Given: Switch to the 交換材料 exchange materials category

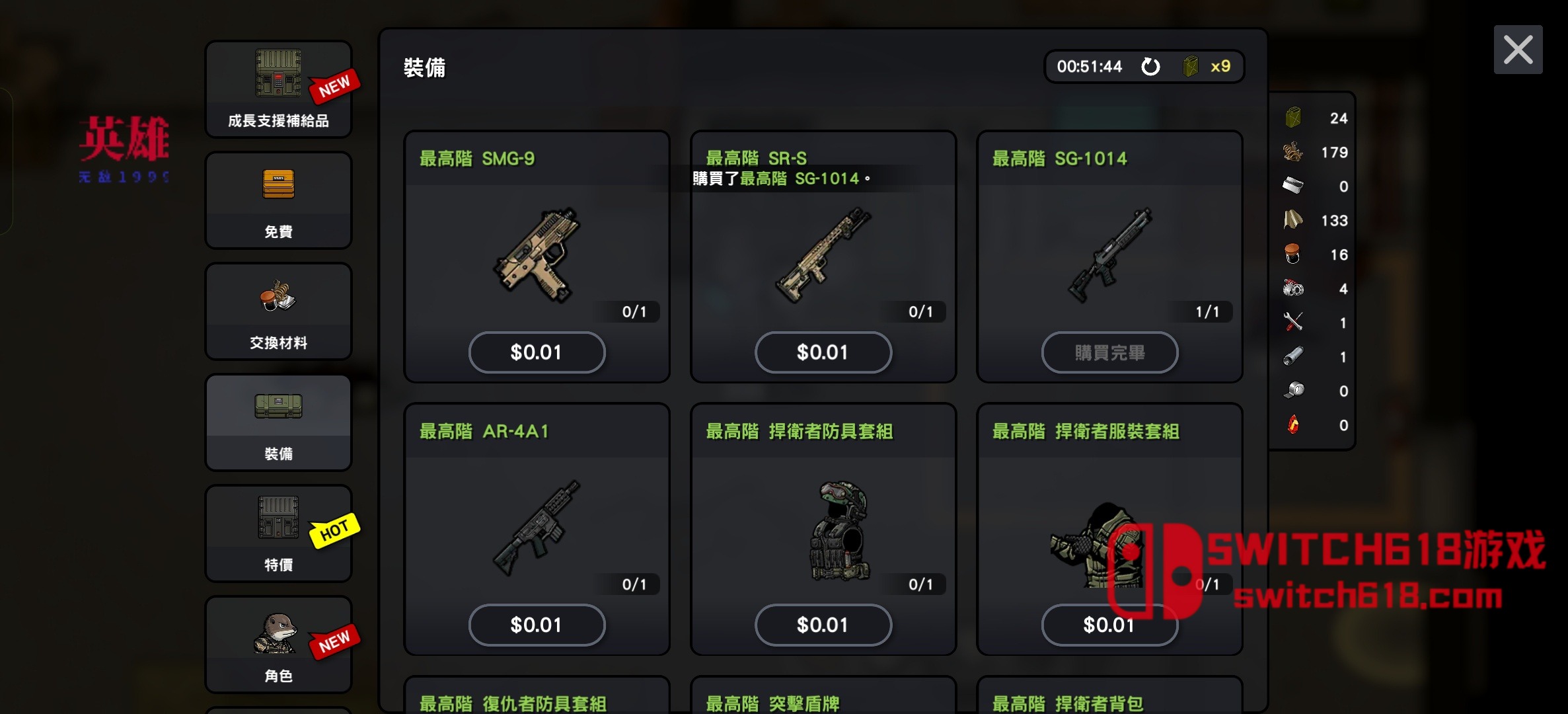Looking at the screenshot, I should click(278, 311).
